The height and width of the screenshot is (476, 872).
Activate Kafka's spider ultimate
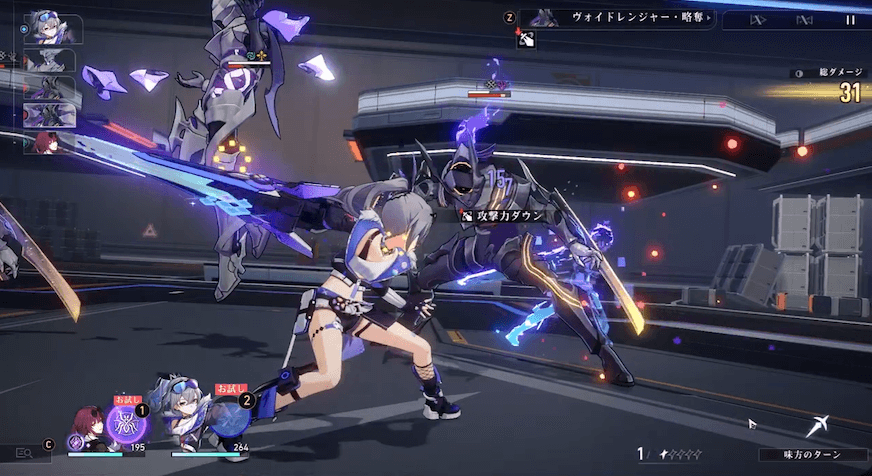(x=129, y=422)
